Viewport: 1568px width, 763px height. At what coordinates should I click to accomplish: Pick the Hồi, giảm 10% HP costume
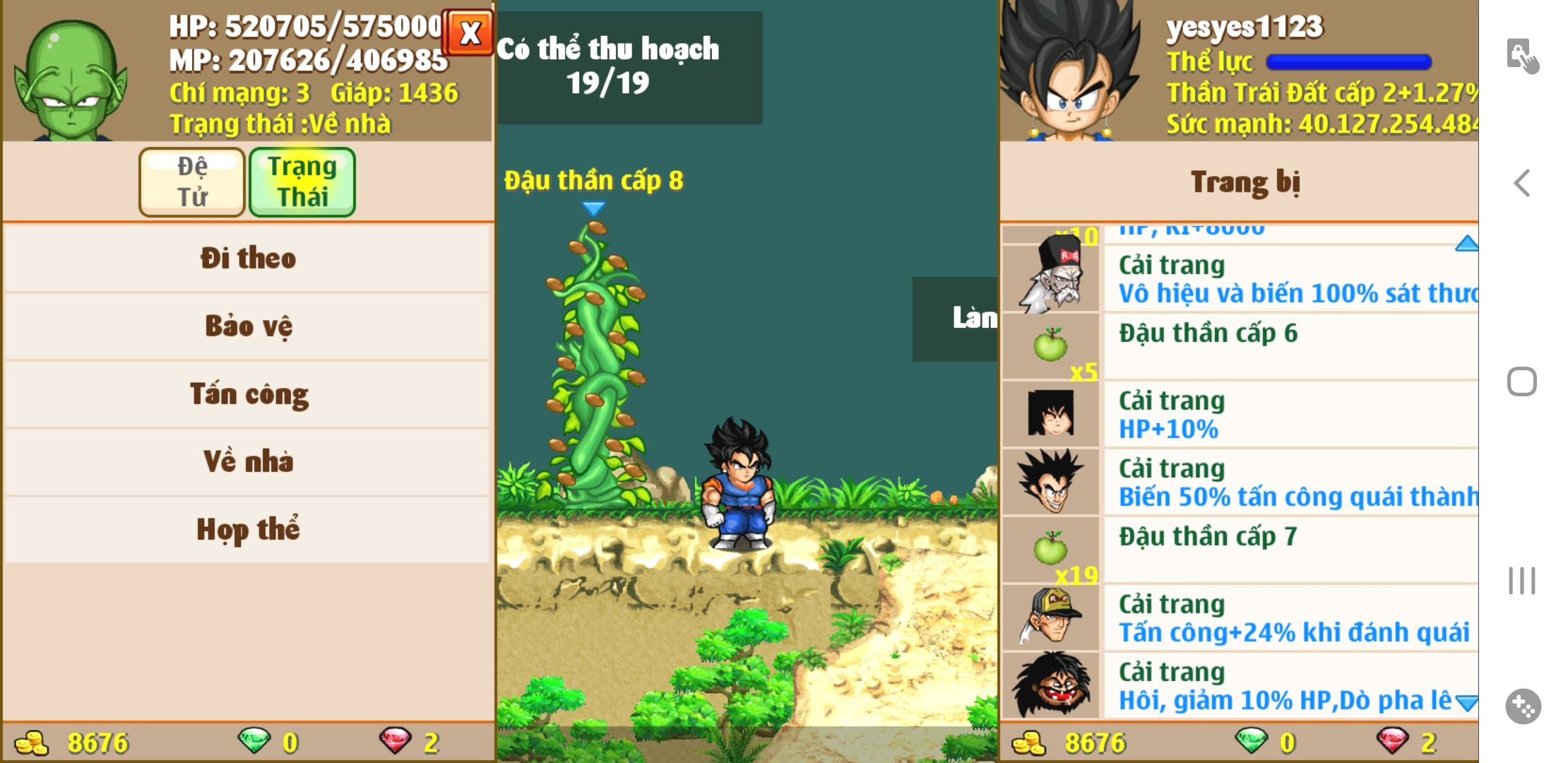tap(1240, 685)
